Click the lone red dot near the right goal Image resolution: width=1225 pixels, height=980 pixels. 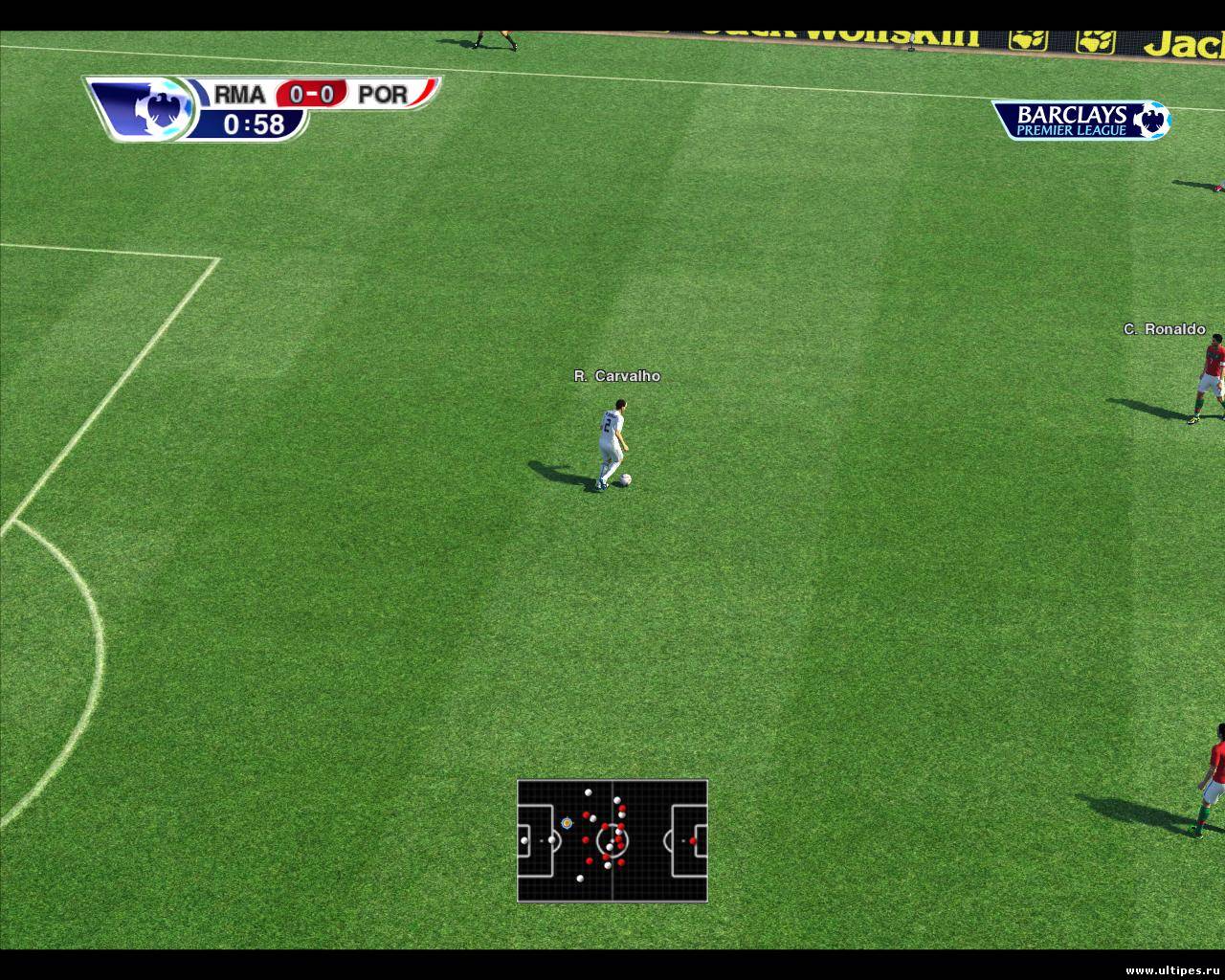pos(691,842)
